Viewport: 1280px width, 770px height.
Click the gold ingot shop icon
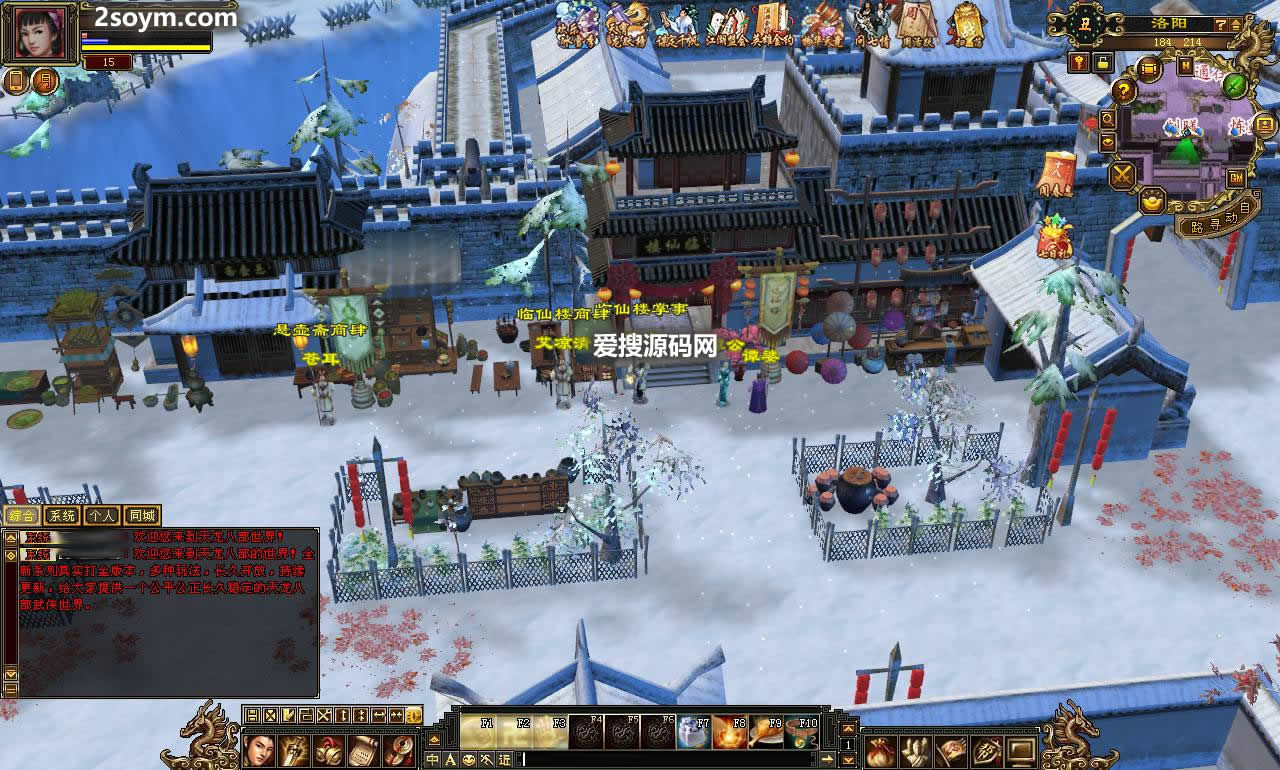point(1152,201)
